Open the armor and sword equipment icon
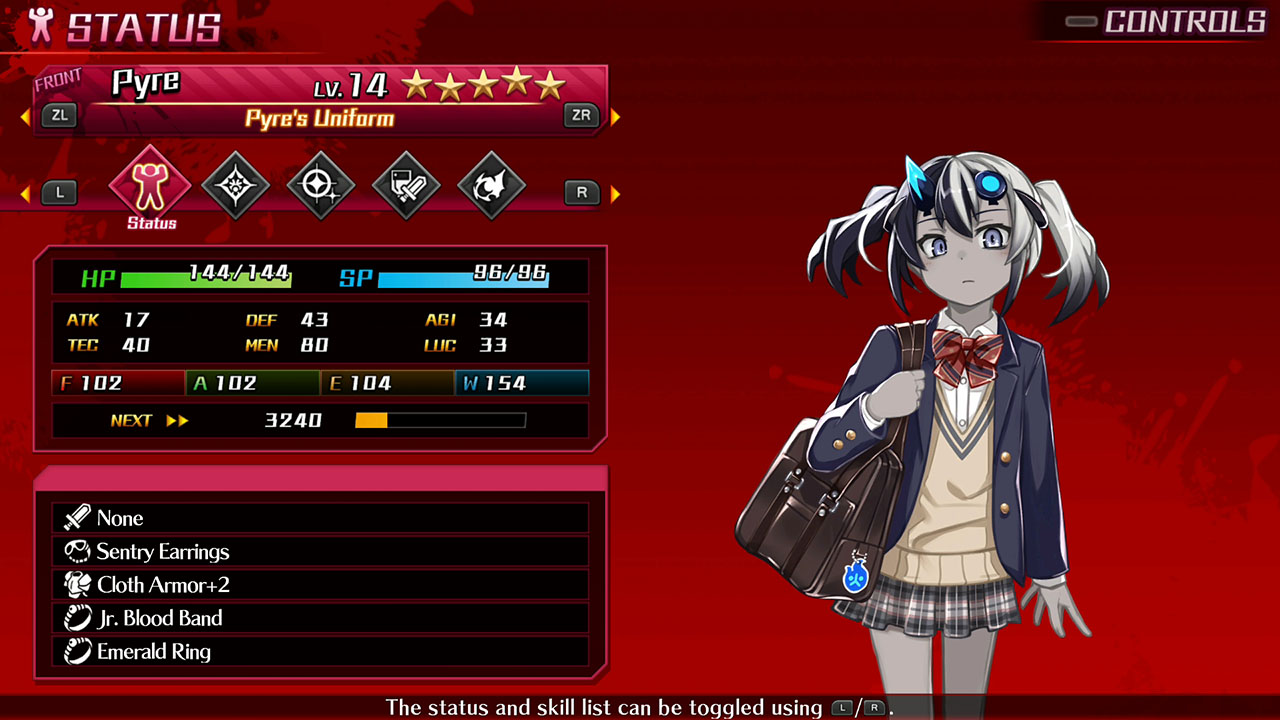 pyautogui.click(x=406, y=185)
